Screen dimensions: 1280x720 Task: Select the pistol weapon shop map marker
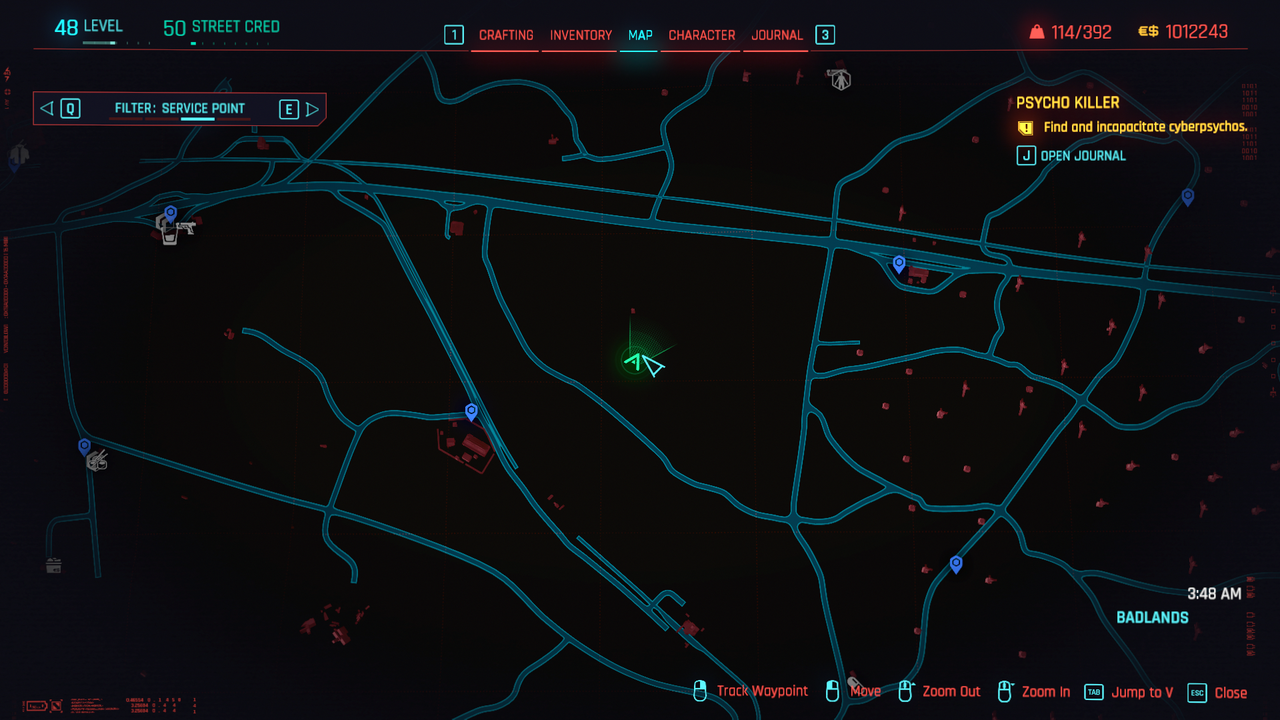(184, 229)
